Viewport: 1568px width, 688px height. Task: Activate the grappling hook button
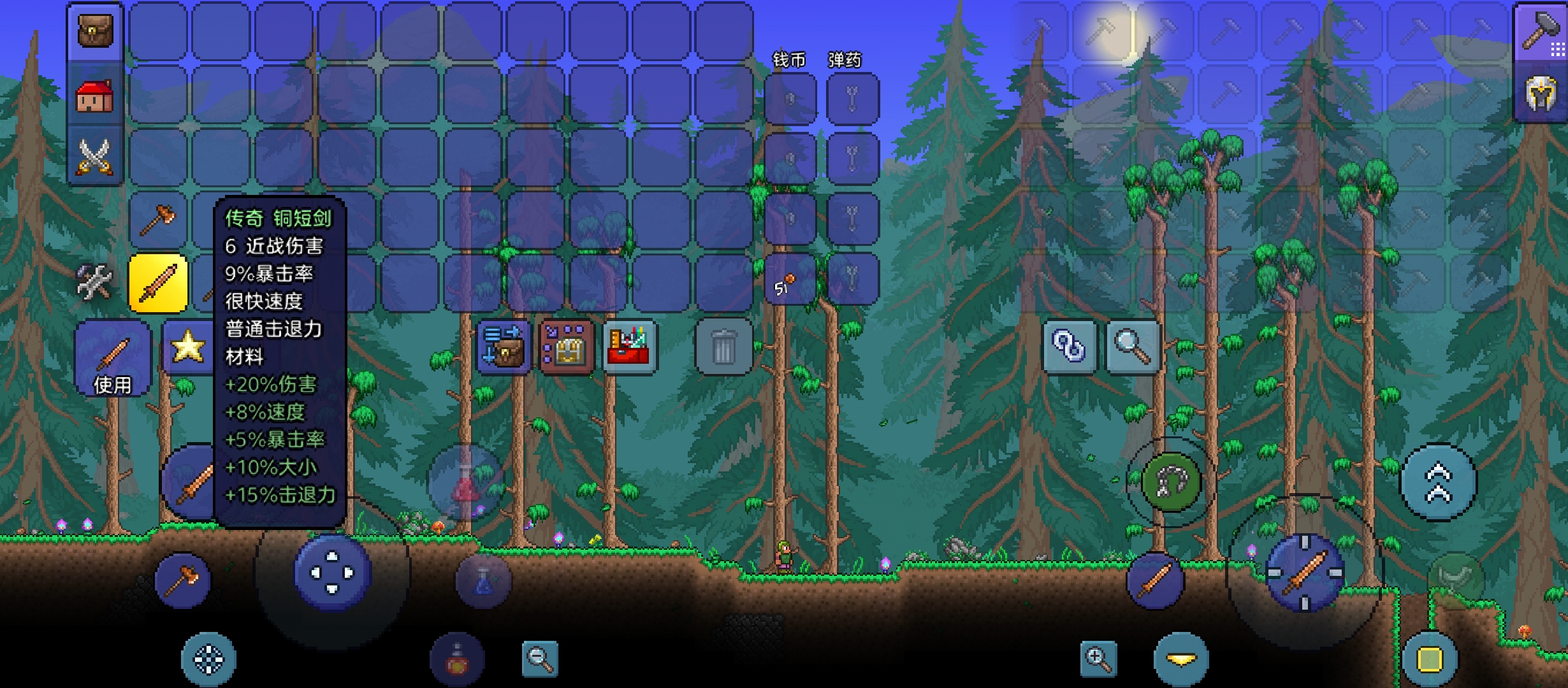pos(1170,482)
